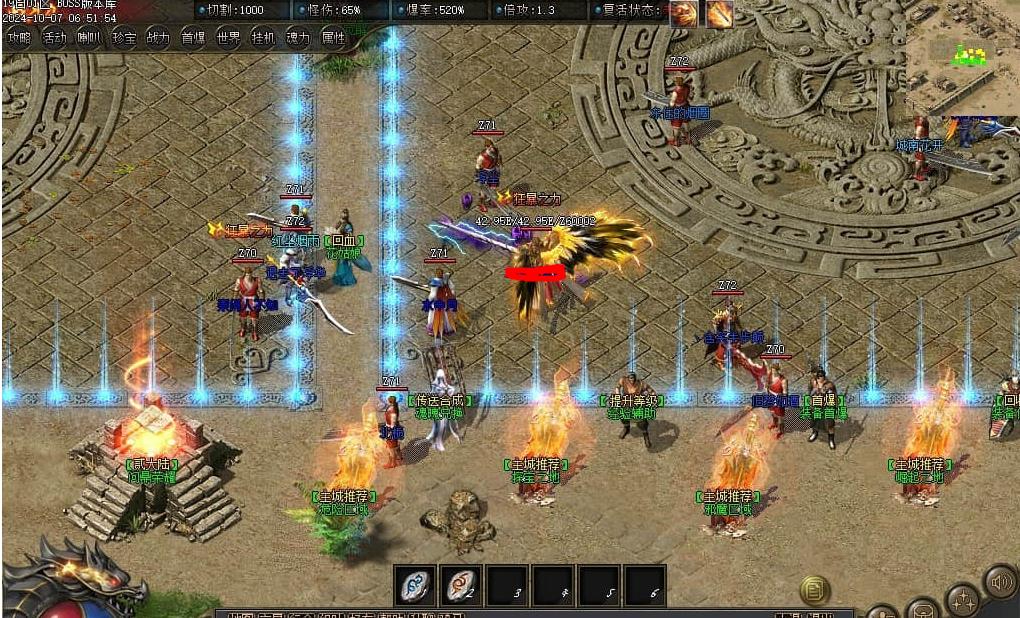Click the 喇叭 horn button
Screen dimensions: 1020x618
click(90, 38)
